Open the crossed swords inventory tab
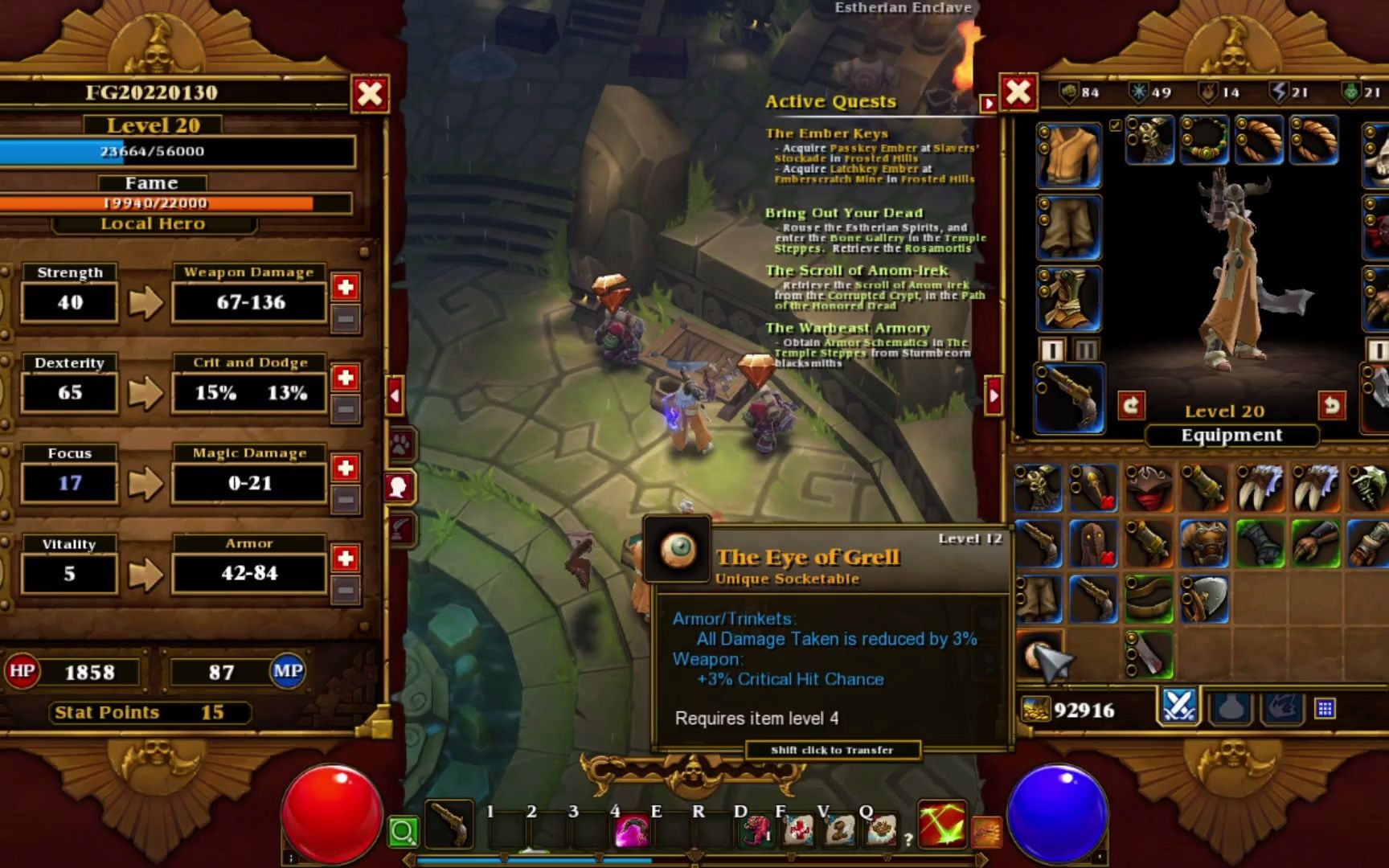Viewport: 1389px width, 868px height. click(x=1178, y=706)
